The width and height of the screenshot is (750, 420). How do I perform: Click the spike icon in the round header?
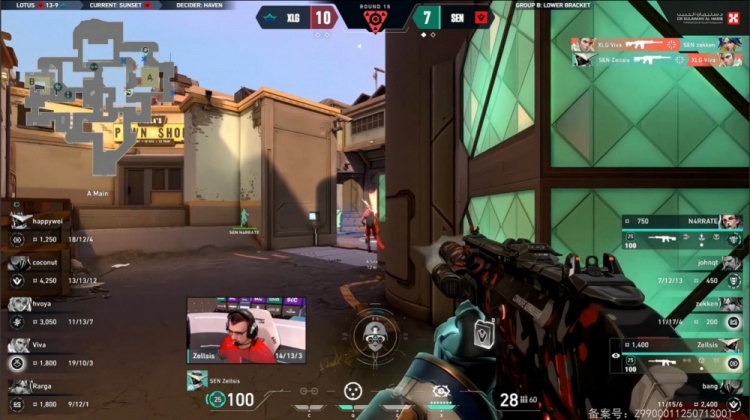[x=375, y=21]
